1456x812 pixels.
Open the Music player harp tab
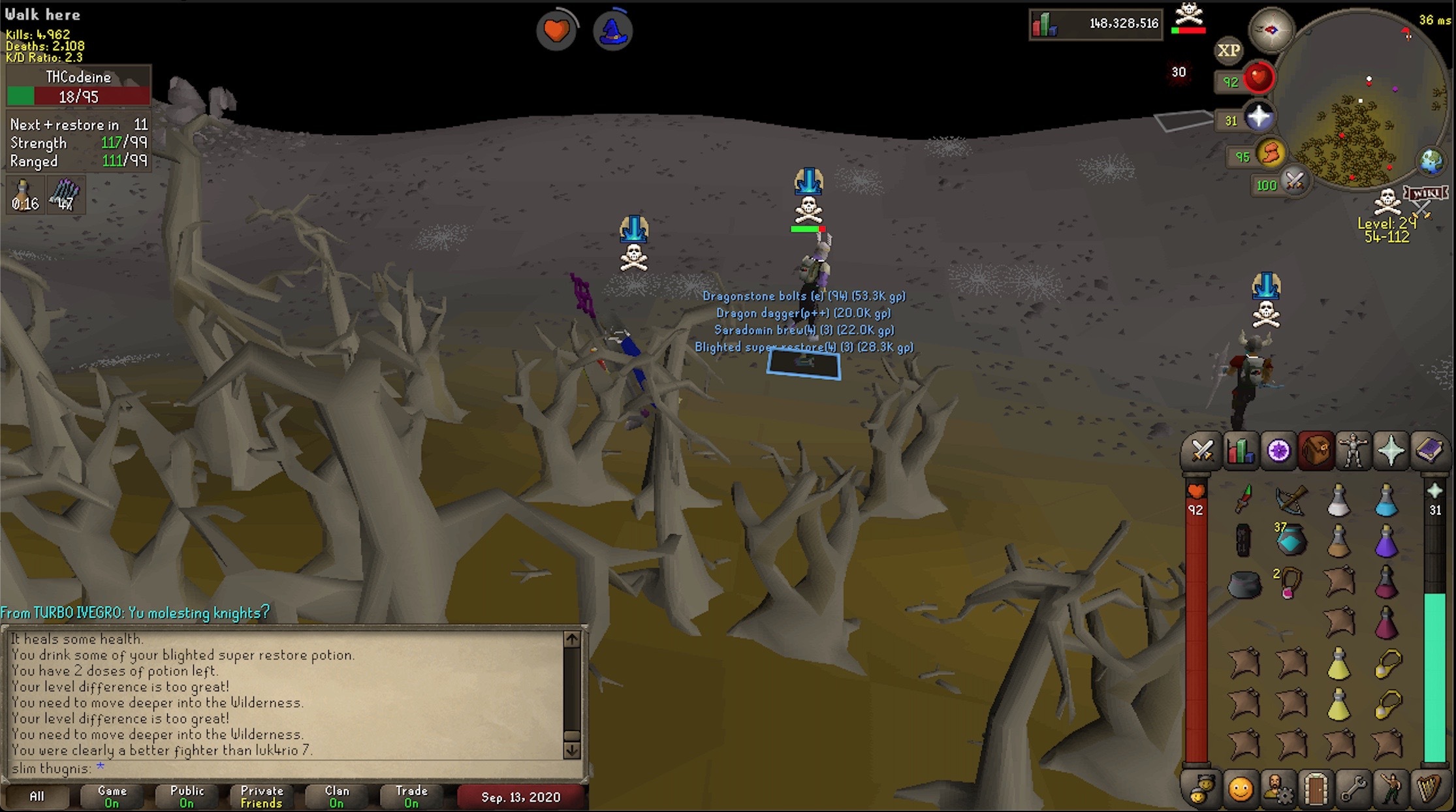tap(1429, 790)
